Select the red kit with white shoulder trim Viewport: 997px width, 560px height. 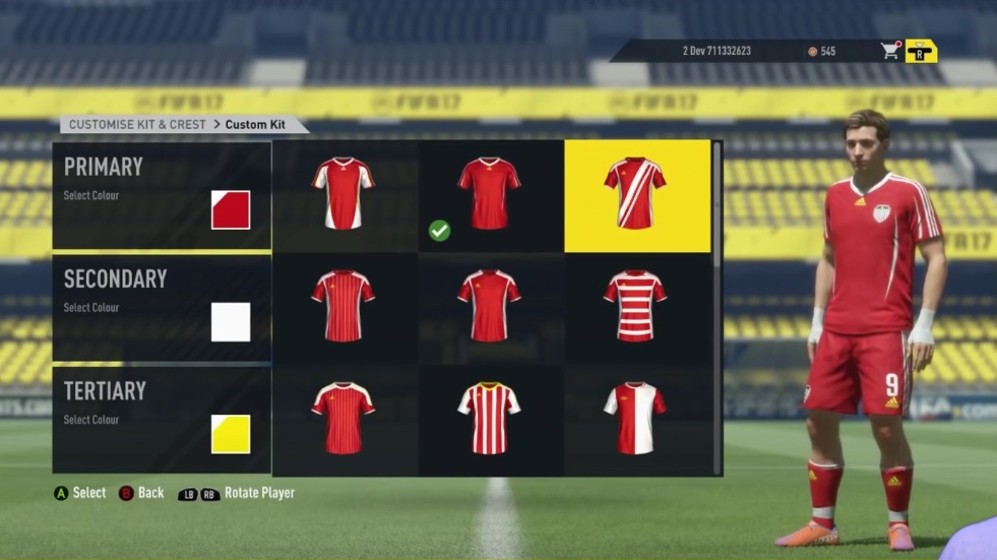343,416
